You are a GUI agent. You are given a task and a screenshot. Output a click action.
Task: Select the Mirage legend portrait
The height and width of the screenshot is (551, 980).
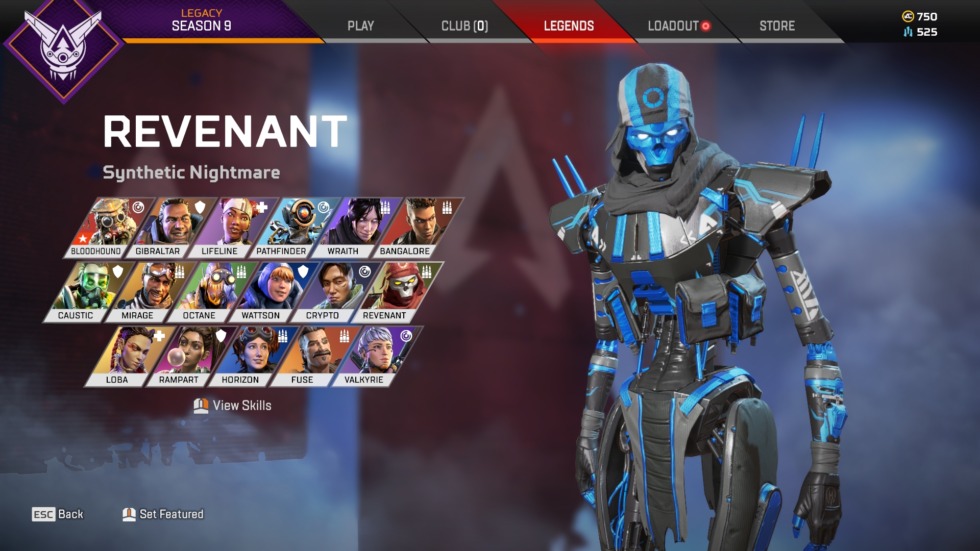click(x=143, y=291)
